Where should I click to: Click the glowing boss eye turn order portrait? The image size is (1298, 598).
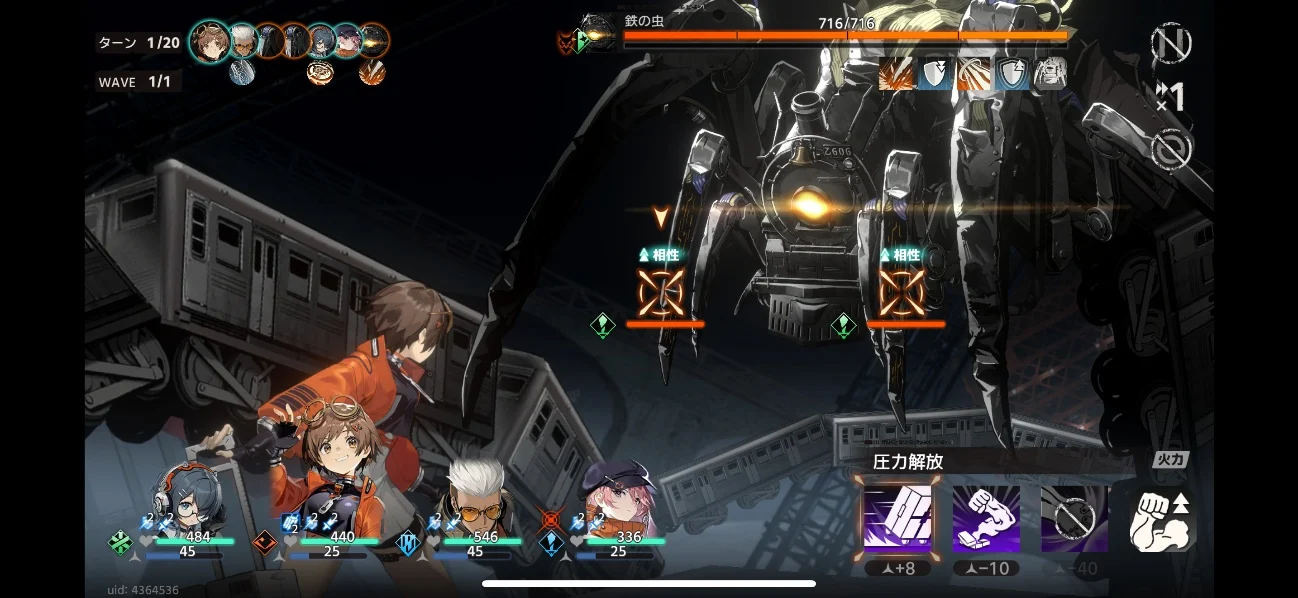click(x=373, y=41)
